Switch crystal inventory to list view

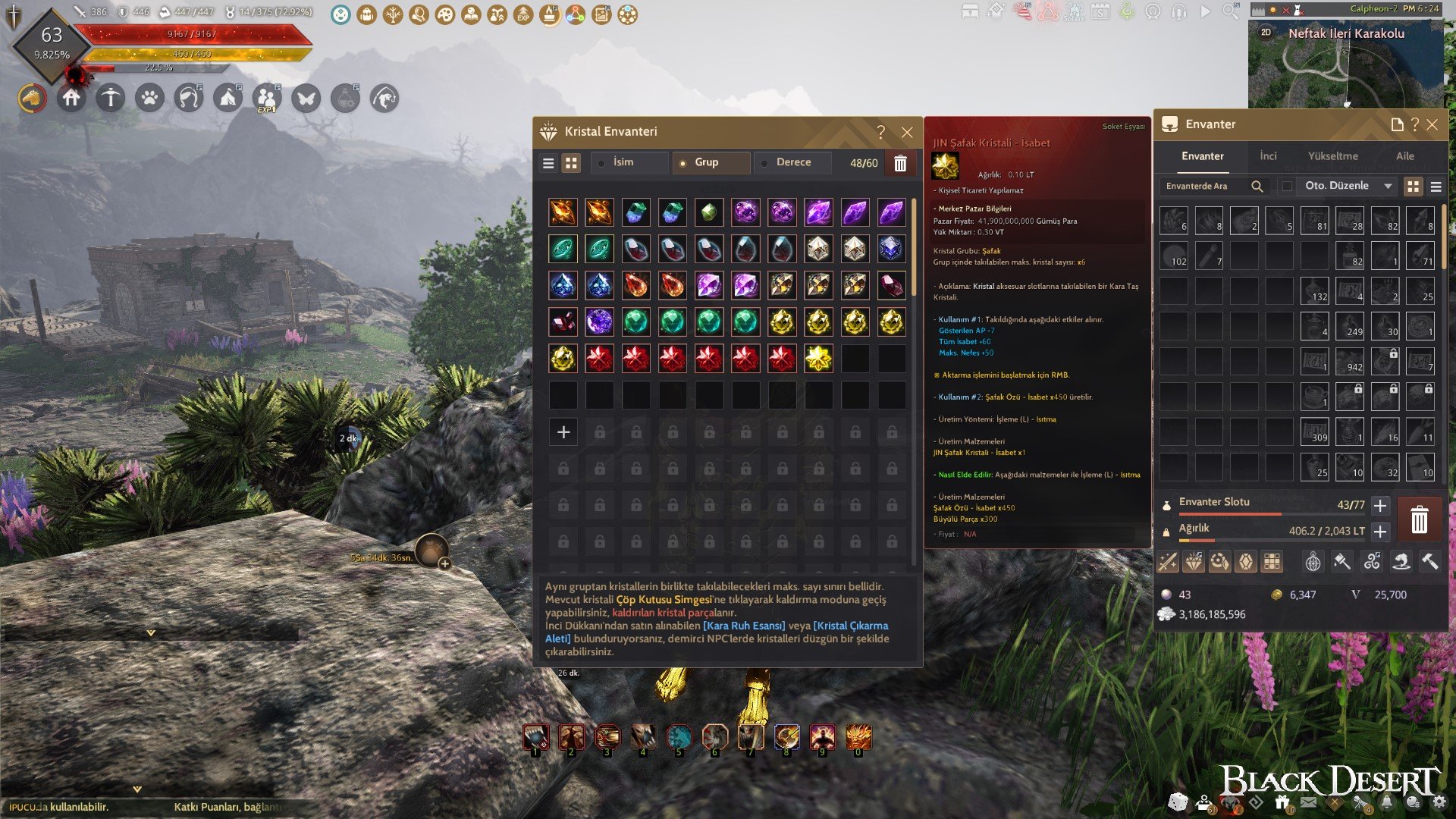point(549,163)
